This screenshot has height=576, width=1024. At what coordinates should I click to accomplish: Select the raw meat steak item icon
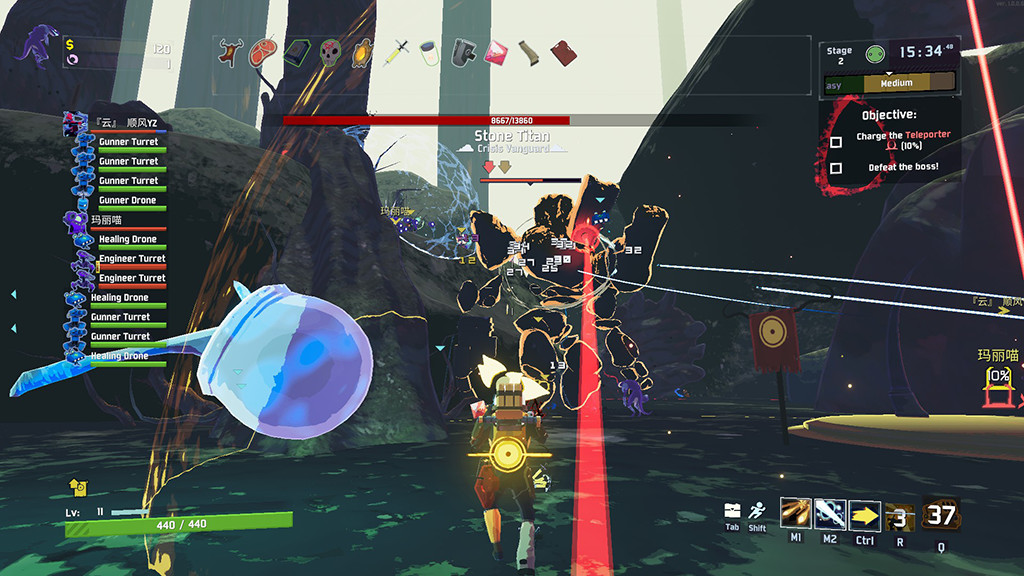[x=265, y=51]
